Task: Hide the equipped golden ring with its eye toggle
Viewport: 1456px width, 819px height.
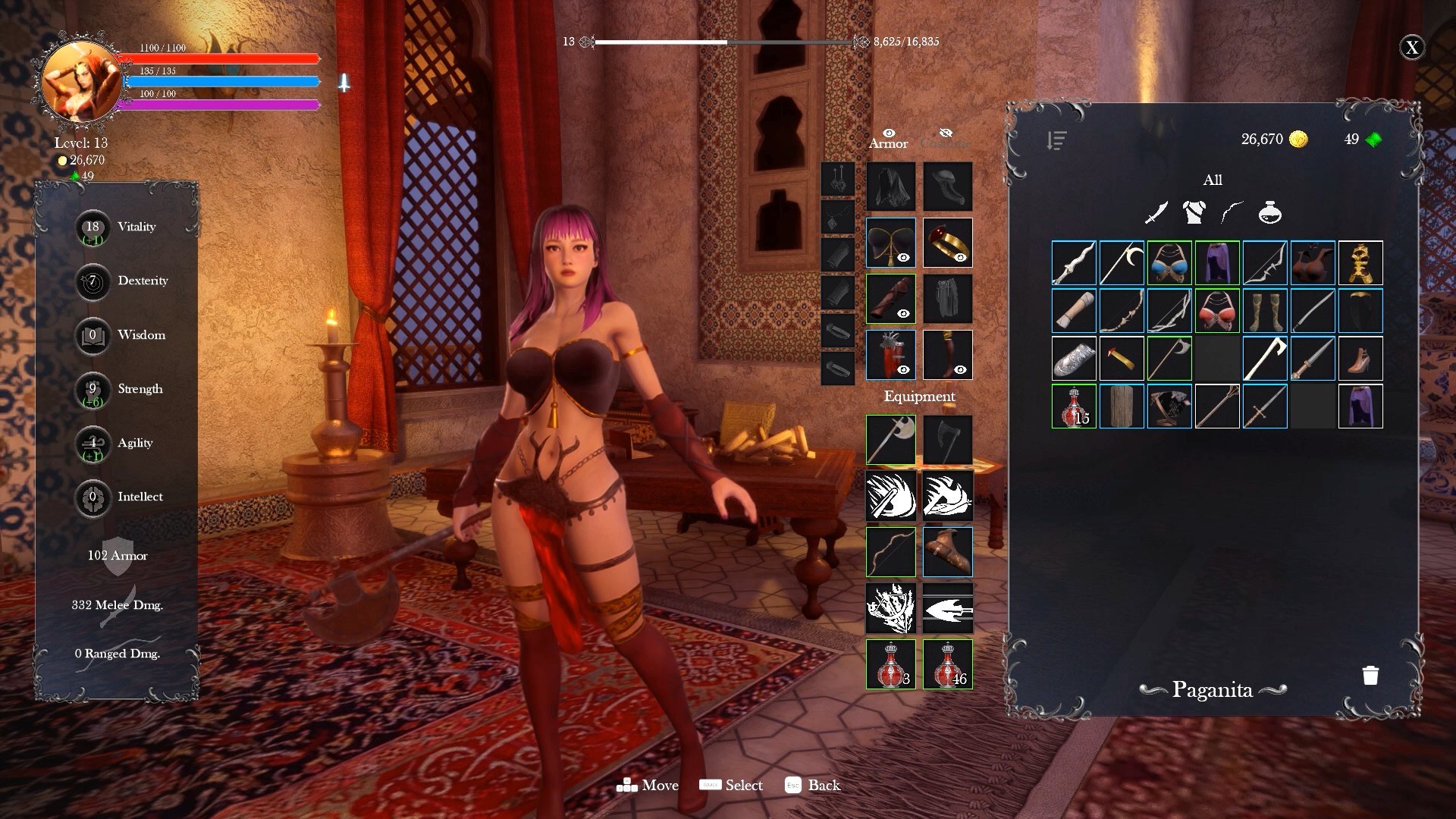Action: [961, 258]
